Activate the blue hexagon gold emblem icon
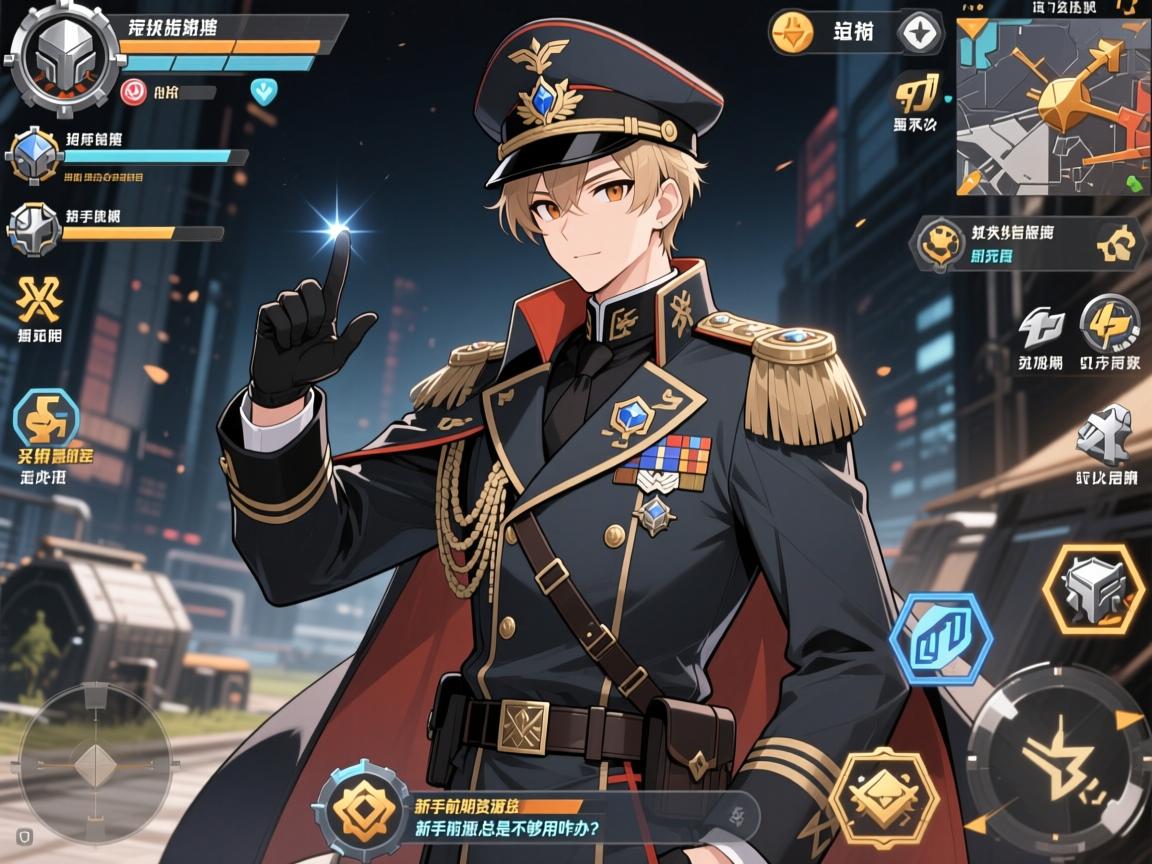1152x864 pixels. 46,418
